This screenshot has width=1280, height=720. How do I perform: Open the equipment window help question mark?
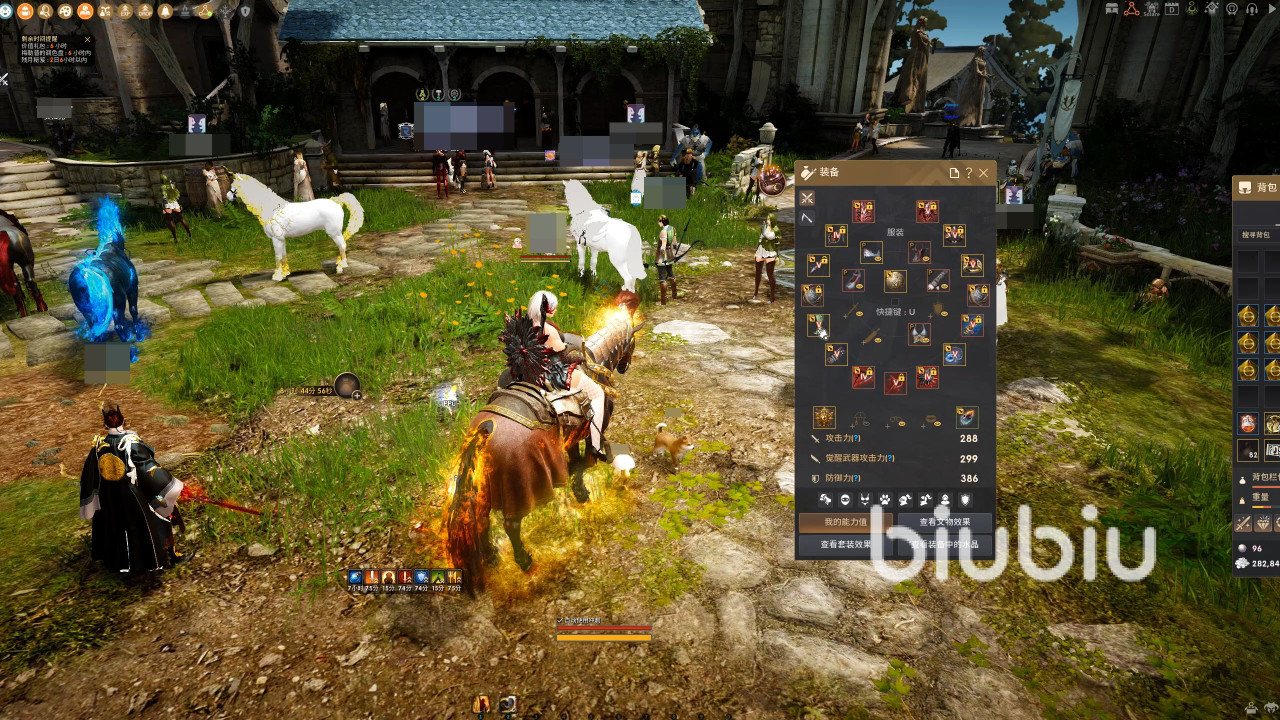969,173
